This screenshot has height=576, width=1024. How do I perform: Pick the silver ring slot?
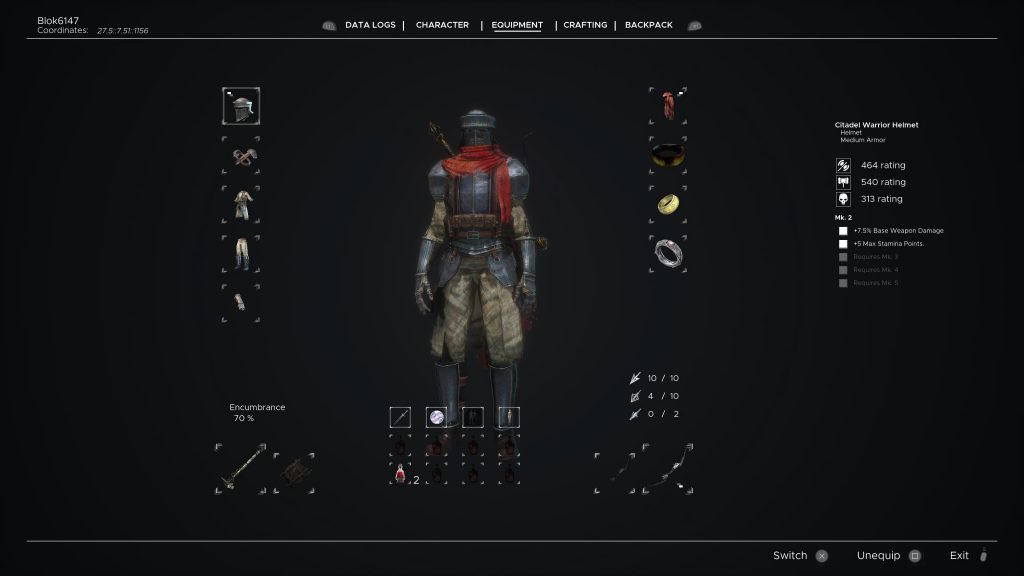click(x=667, y=252)
